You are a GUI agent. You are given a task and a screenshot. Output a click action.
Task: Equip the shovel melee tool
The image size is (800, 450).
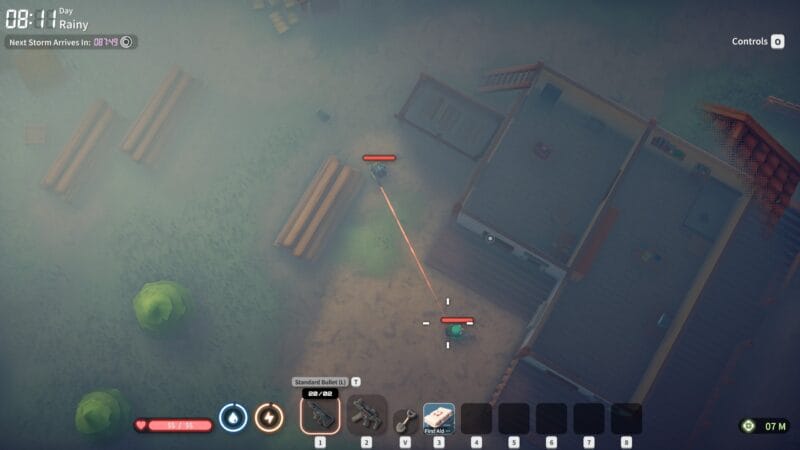404,419
